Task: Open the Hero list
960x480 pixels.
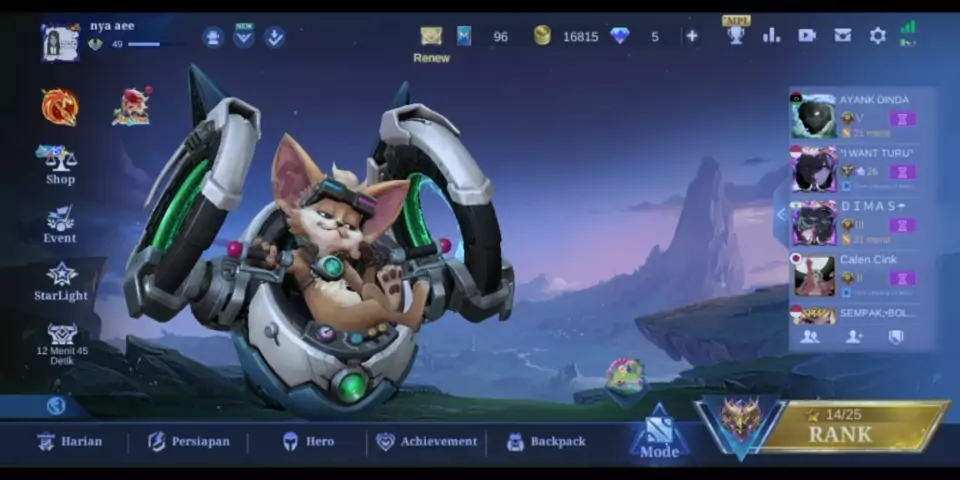Action: [308, 441]
